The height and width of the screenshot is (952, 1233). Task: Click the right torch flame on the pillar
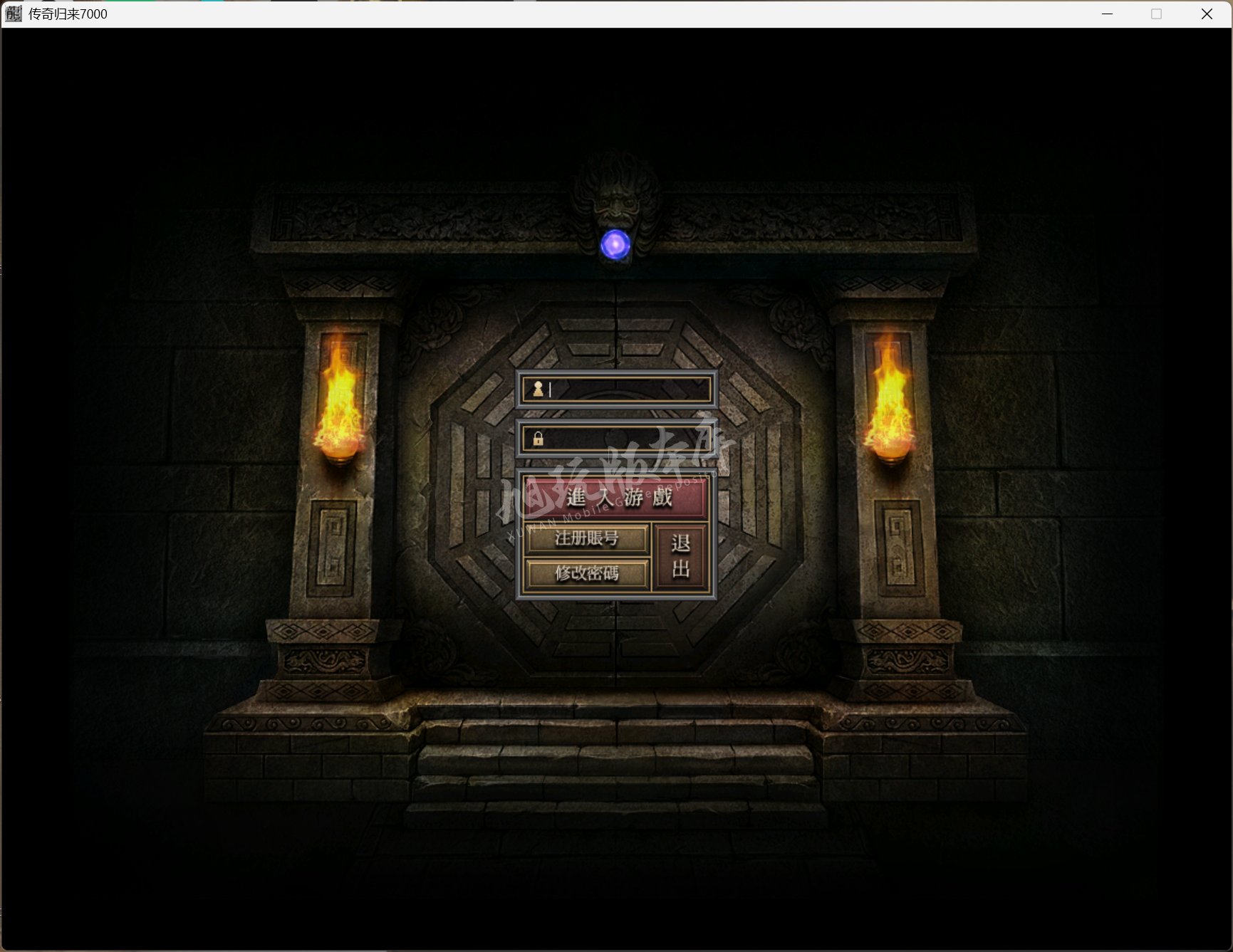(x=890, y=395)
